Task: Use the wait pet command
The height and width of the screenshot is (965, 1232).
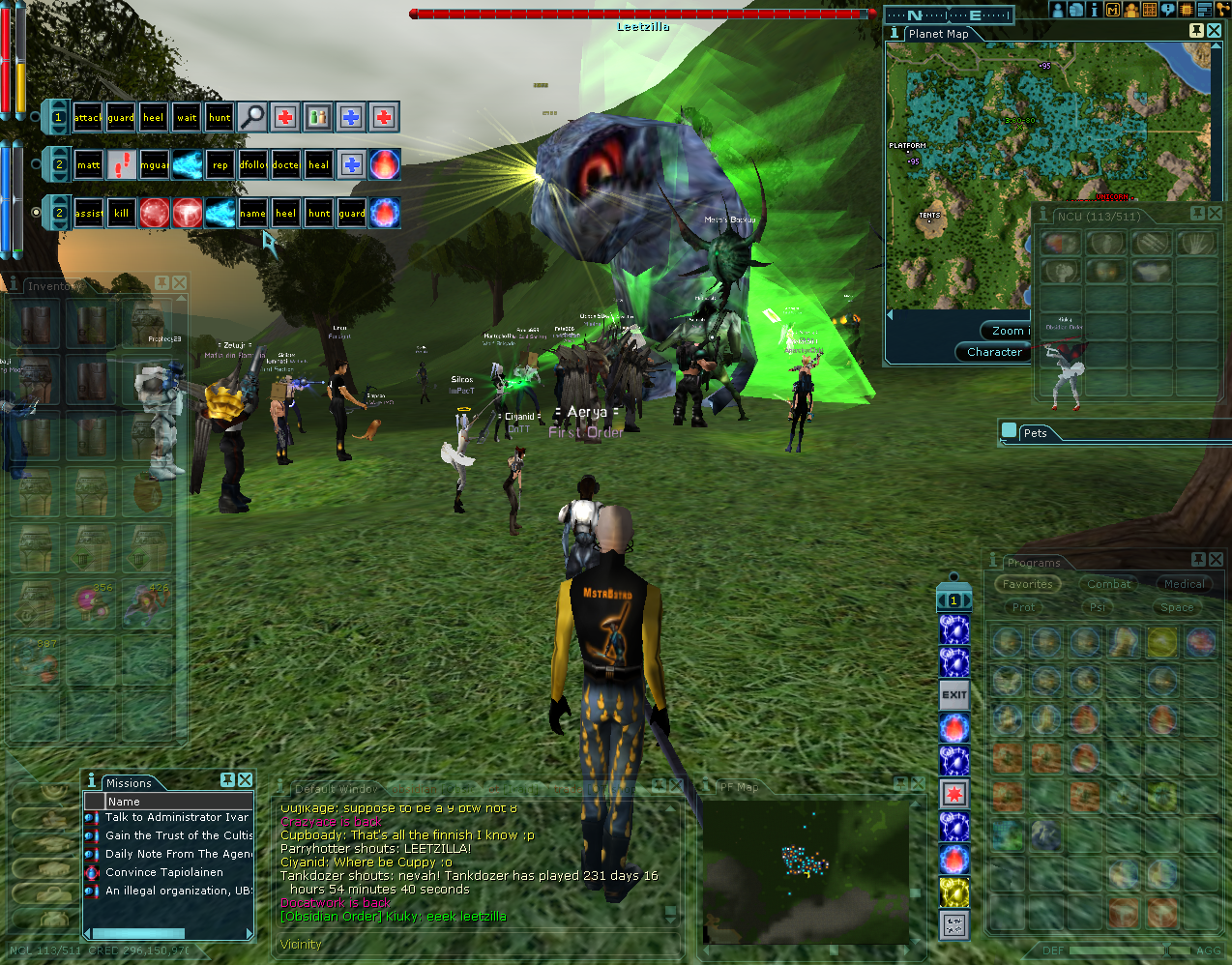Action: point(187,118)
